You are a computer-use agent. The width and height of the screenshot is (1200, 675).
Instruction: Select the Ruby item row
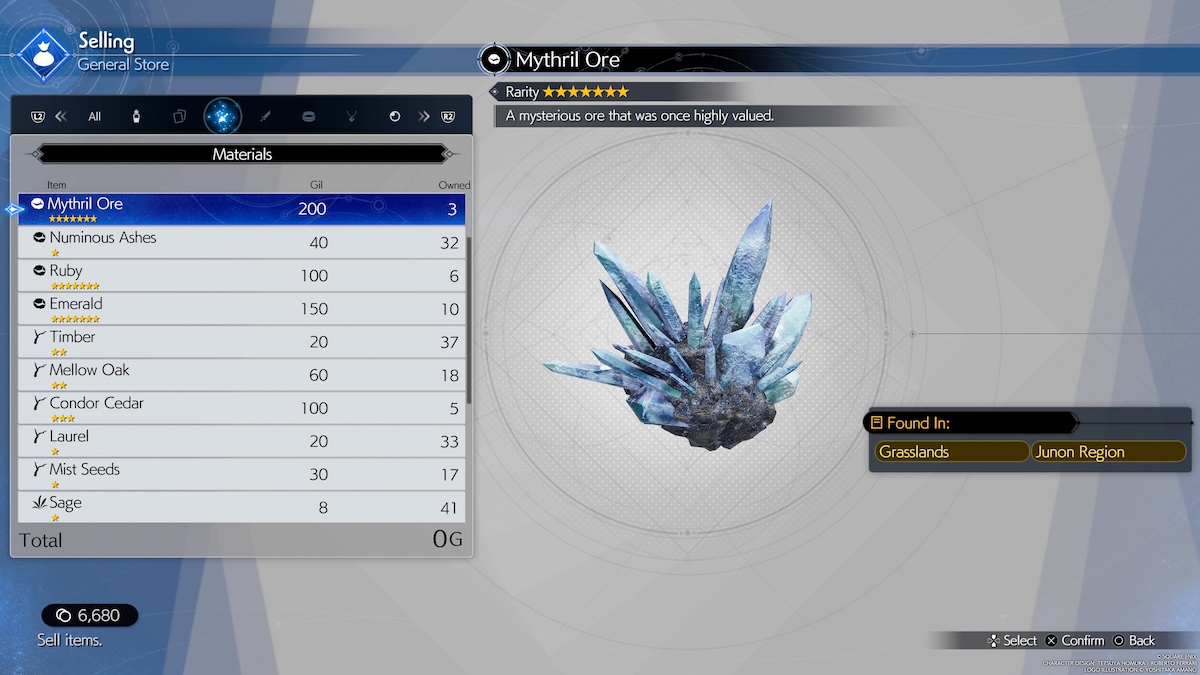click(x=242, y=275)
